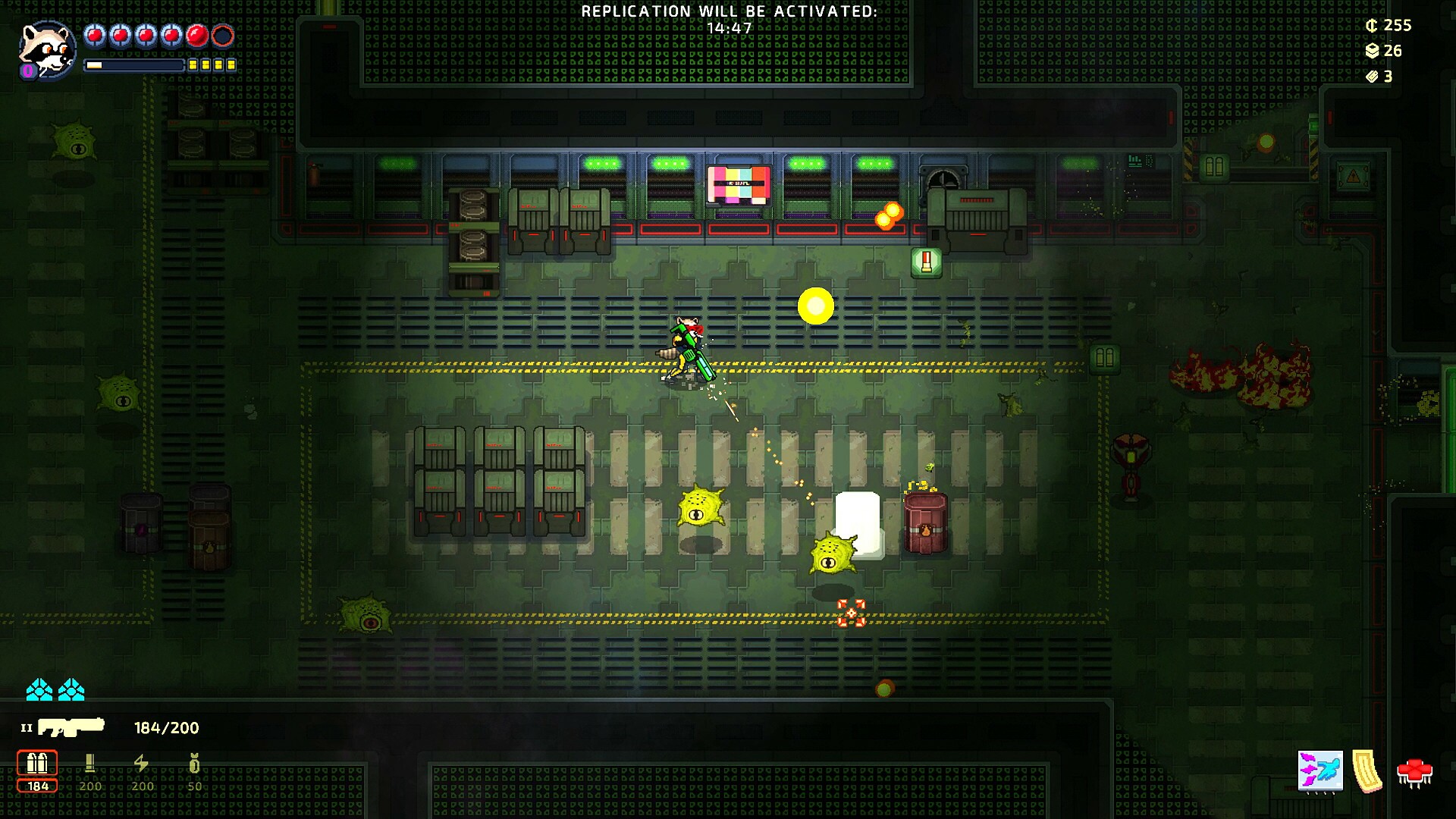The width and height of the screenshot is (1456, 819).
Task: Click the first red health orb
Action: [94, 33]
